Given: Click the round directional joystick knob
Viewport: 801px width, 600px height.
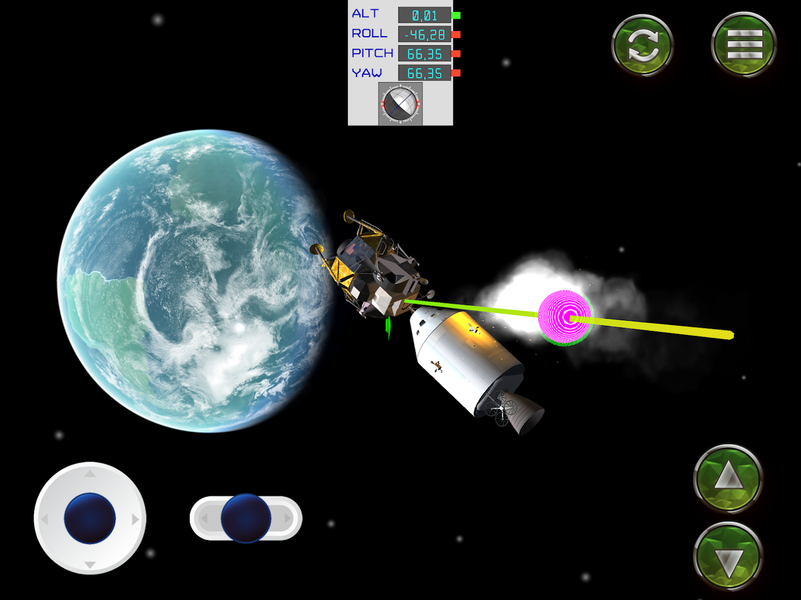Looking at the screenshot, I should click(x=90, y=518).
